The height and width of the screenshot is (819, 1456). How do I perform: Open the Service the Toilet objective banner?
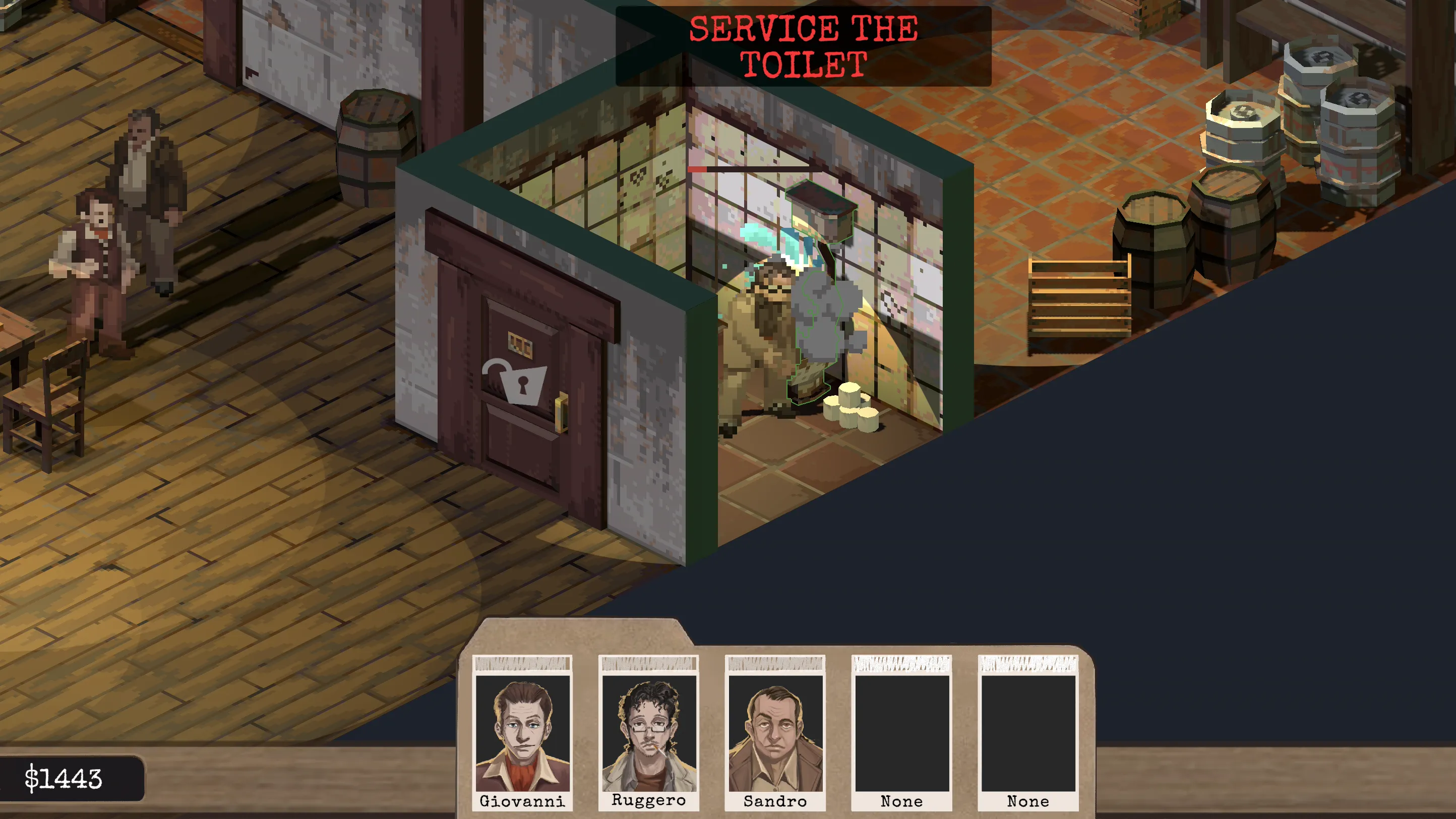803,46
